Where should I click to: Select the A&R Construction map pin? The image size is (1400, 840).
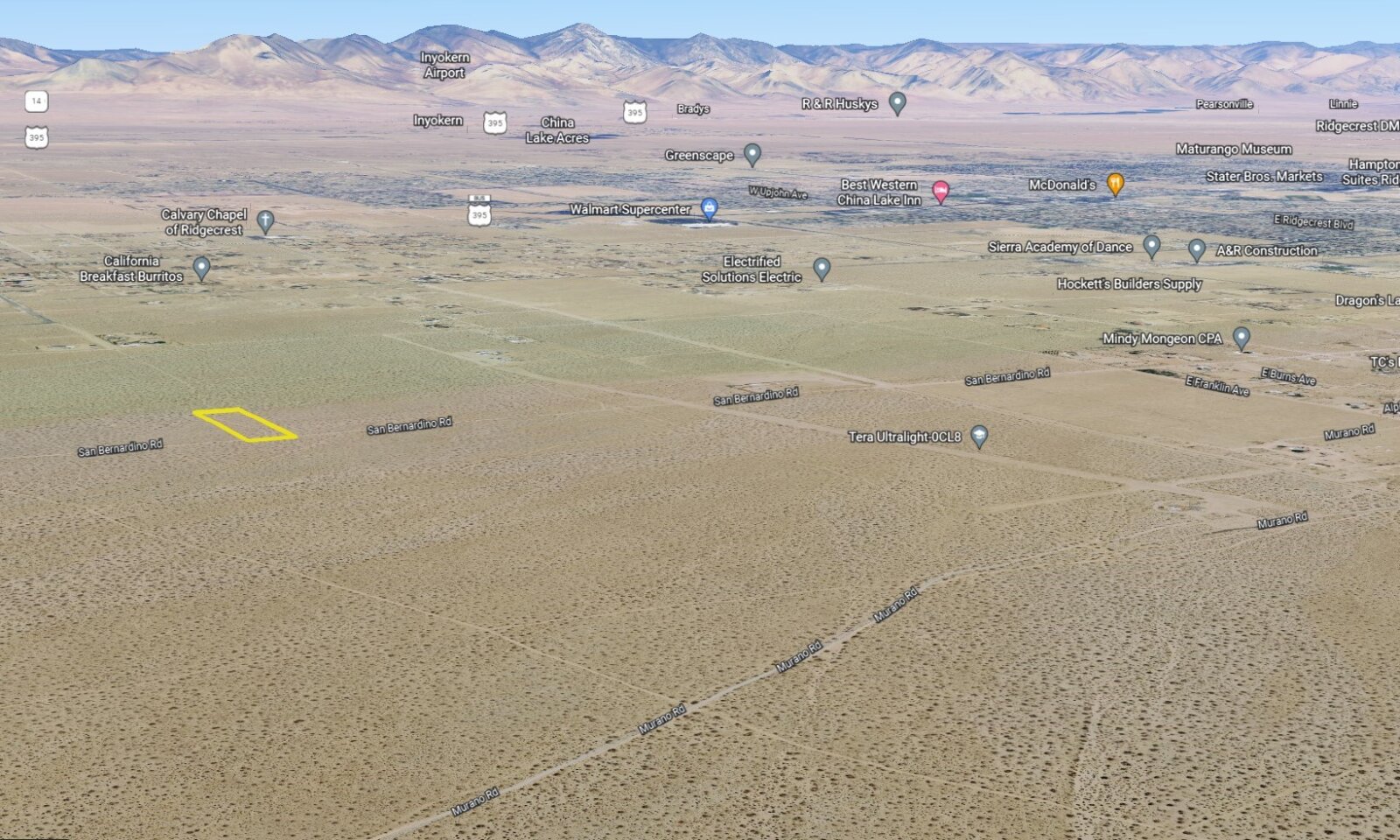coord(1197,249)
